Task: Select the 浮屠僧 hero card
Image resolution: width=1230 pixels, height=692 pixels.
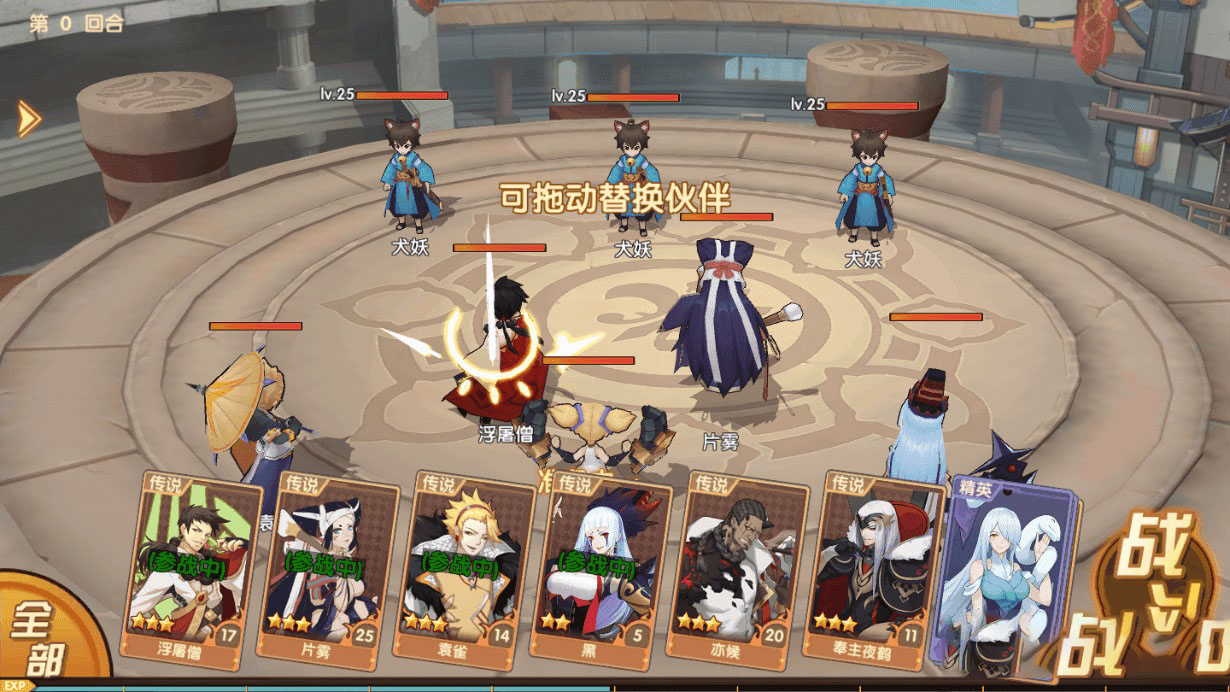Action: coord(188,568)
